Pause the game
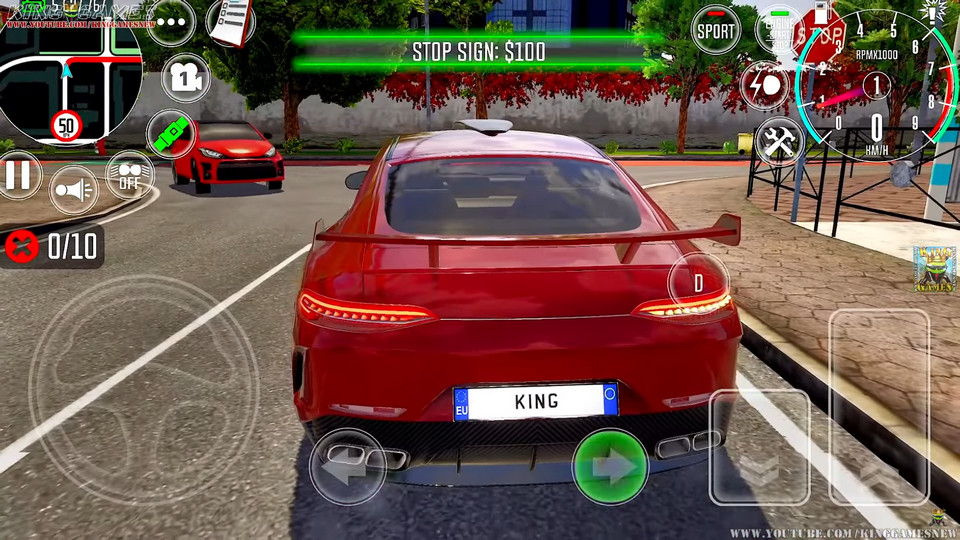Image resolution: width=960 pixels, height=540 pixels. [18, 176]
